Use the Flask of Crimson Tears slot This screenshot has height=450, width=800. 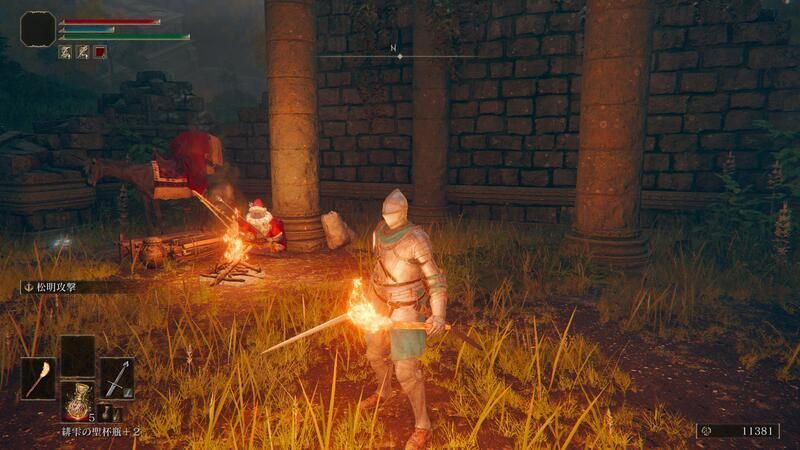pyautogui.click(x=77, y=401)
